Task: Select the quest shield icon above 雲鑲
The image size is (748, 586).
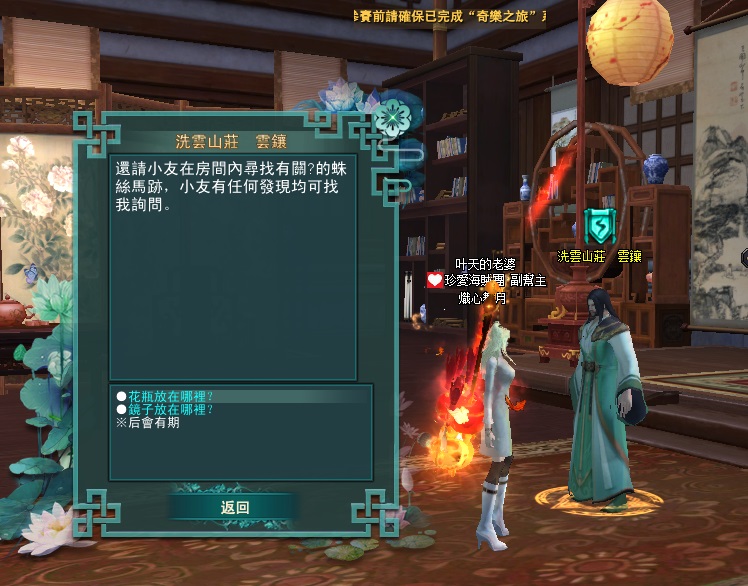Action: 595,226
